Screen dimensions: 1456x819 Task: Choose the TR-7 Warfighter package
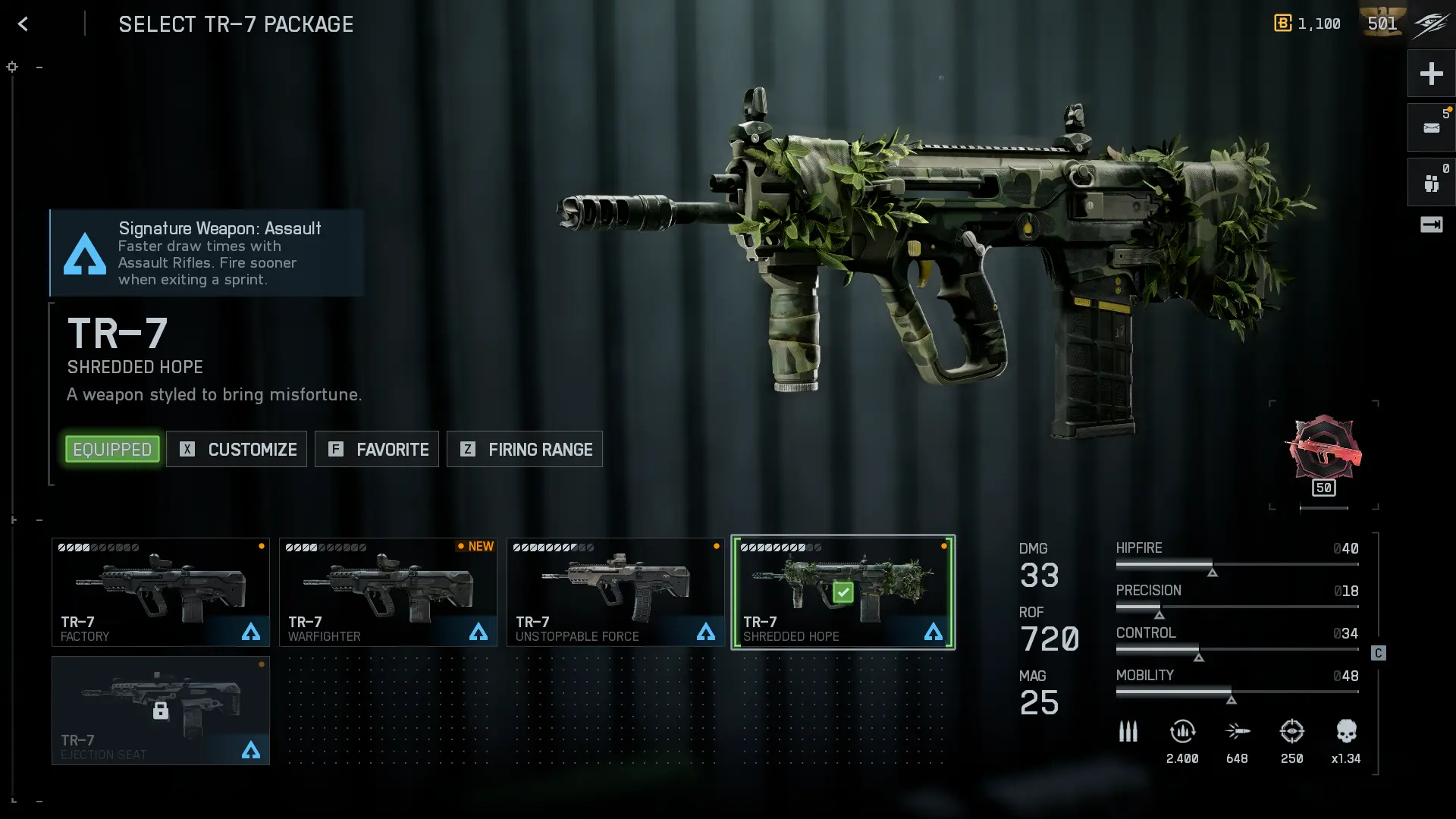tap(388, 592)
